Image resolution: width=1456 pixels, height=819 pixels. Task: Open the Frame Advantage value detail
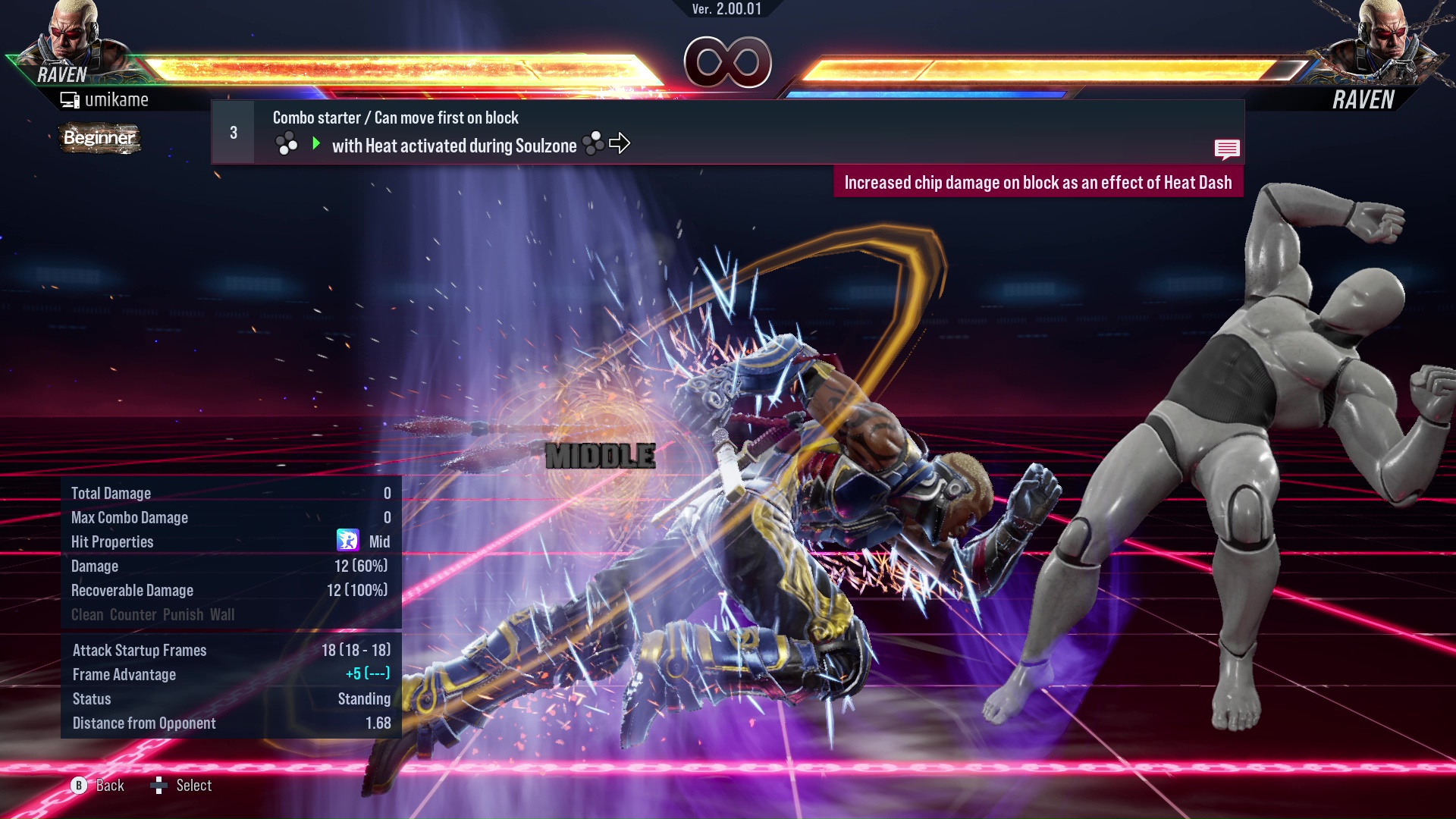coord(366,674)
